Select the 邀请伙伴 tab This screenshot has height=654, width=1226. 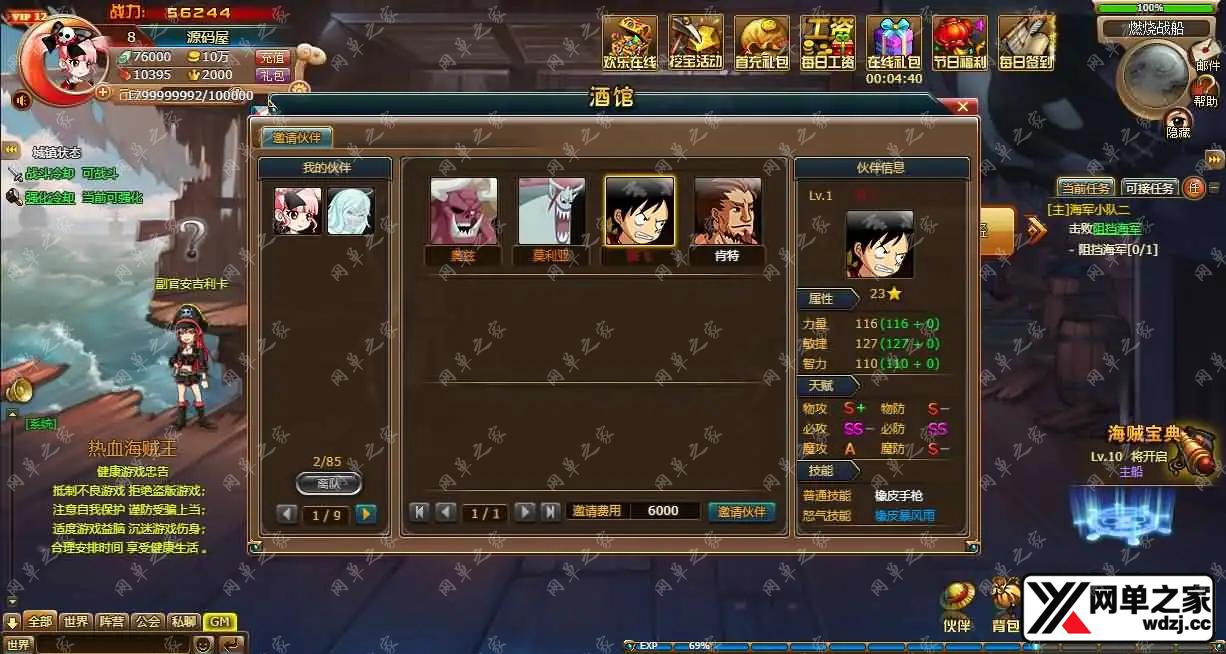click(x=297, y=138)
